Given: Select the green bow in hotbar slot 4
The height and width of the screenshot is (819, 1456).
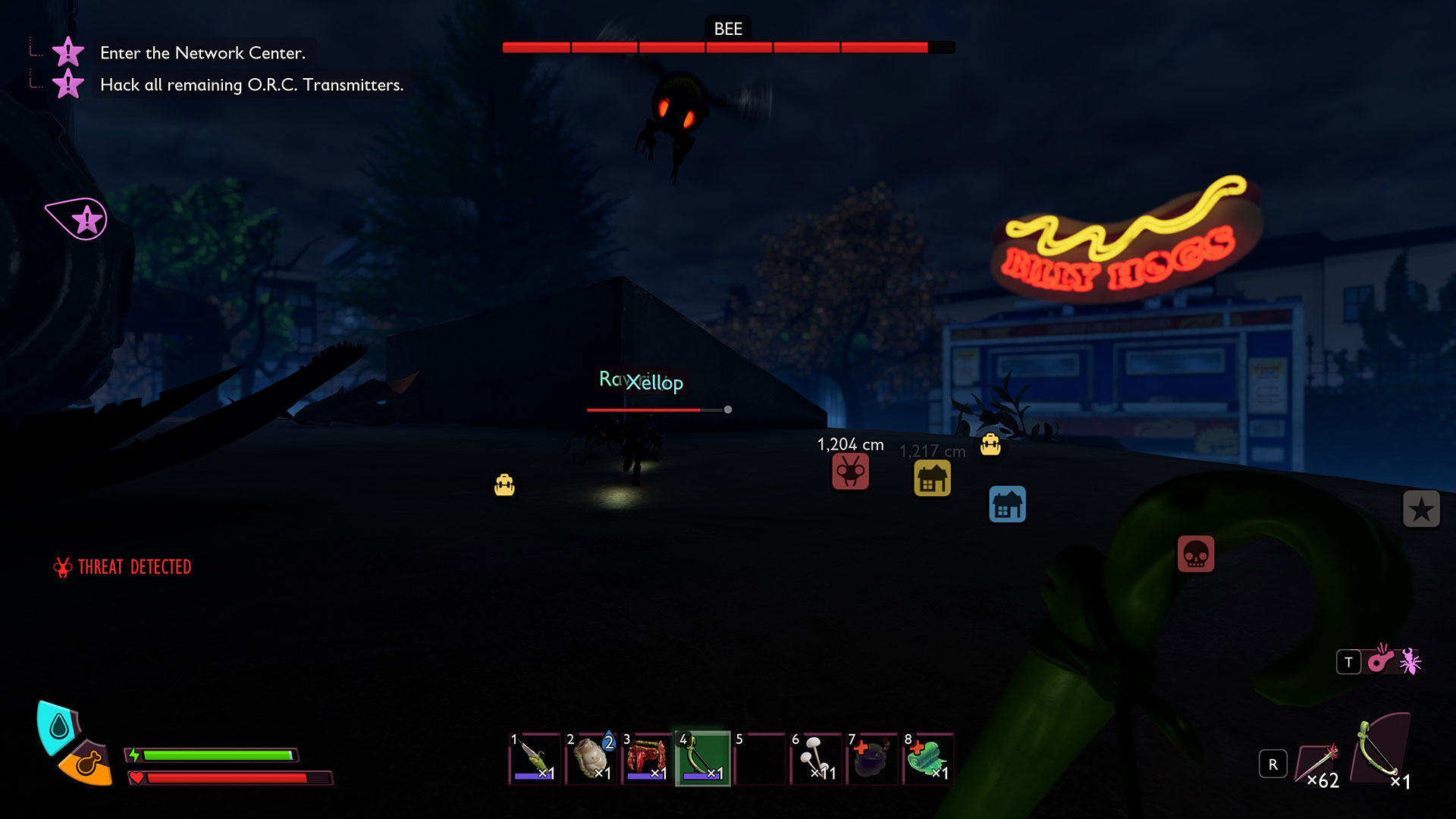Looking at the screenshot, I should pyautogui.click(x=703, y=758).
